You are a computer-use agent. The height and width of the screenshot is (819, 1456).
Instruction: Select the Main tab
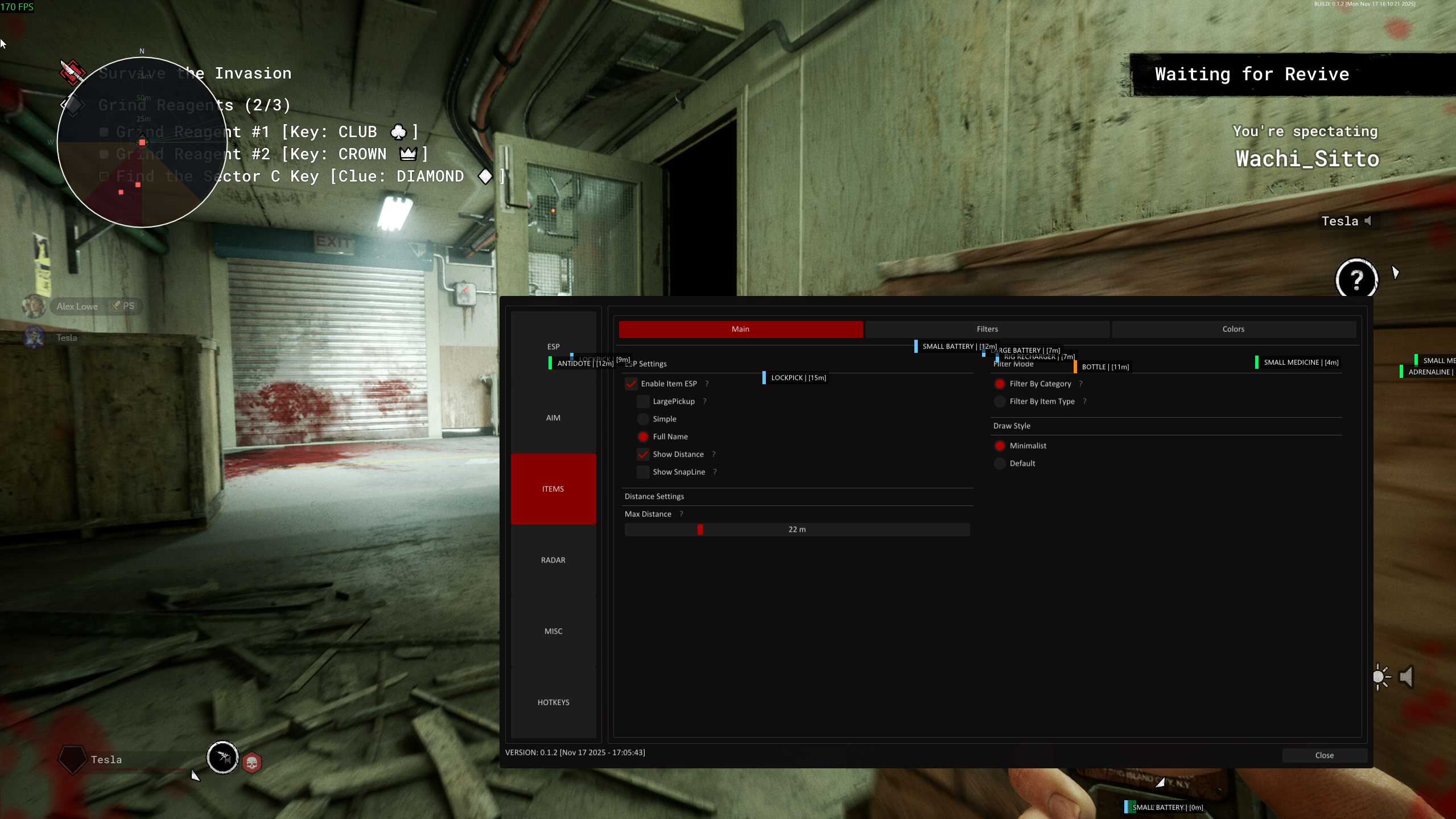click(740, 329)
